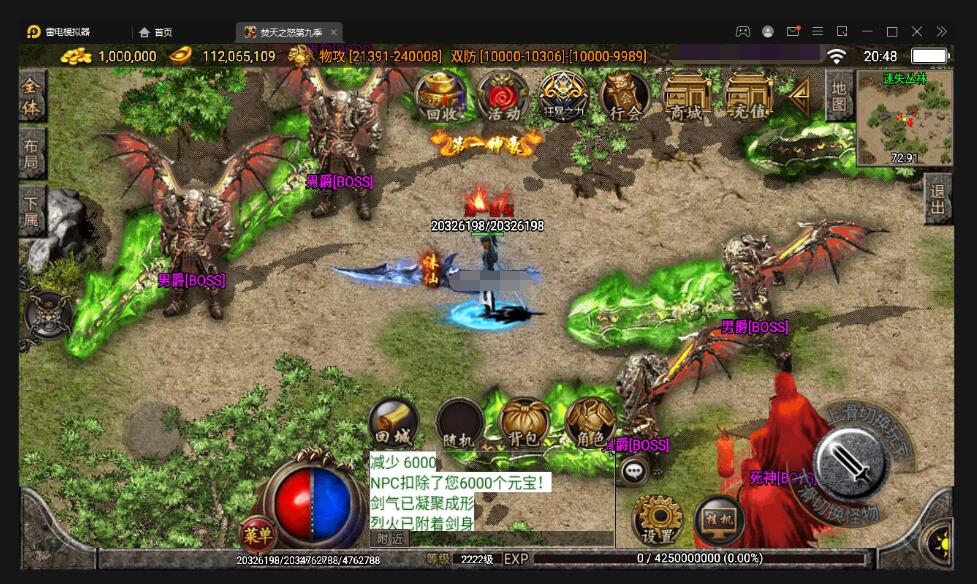The width and height of the screenshot is (977, 584).
Task: Open the 行会 guild panel
Action: [625, 97]
